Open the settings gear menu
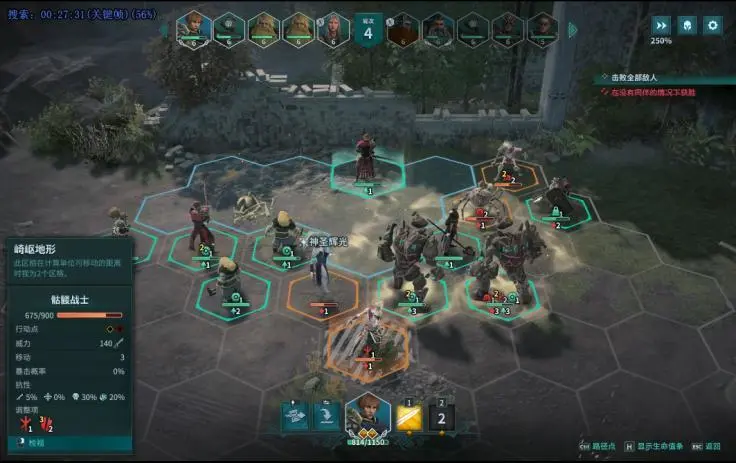This screenshot has width=736, height=463. 712,25
